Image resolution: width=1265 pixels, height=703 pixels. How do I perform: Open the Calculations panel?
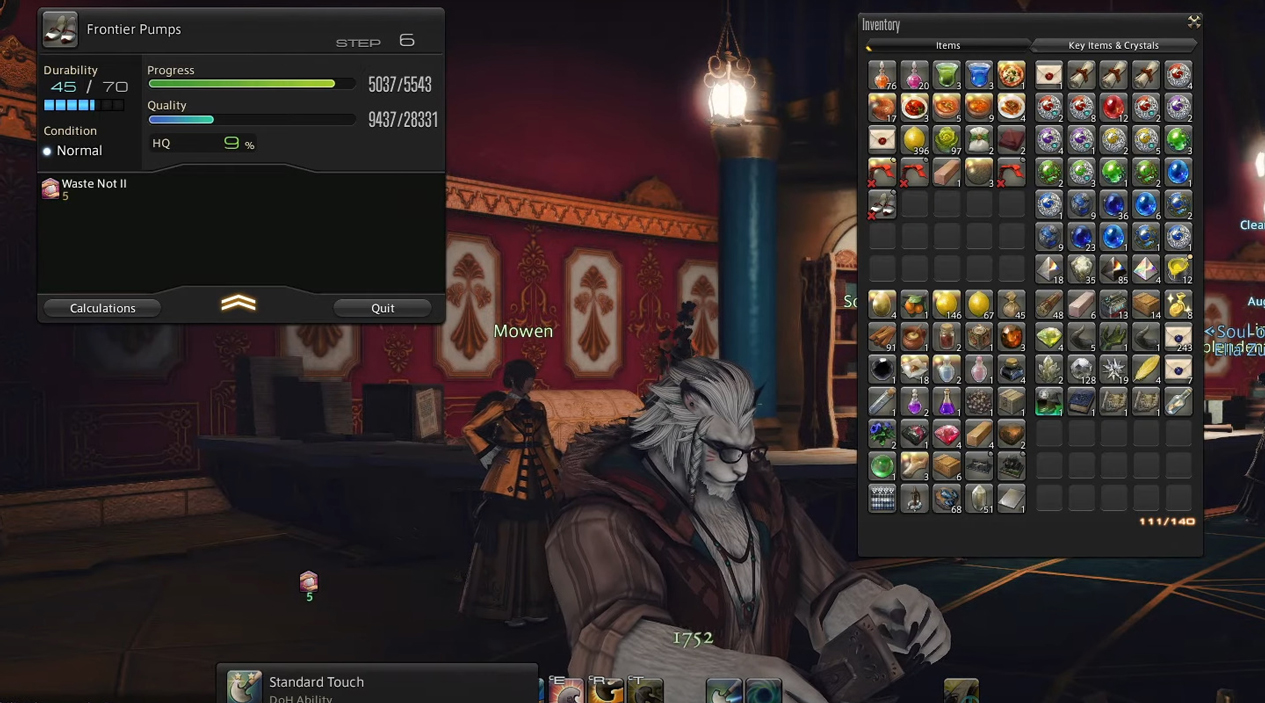tap(102, 308)
